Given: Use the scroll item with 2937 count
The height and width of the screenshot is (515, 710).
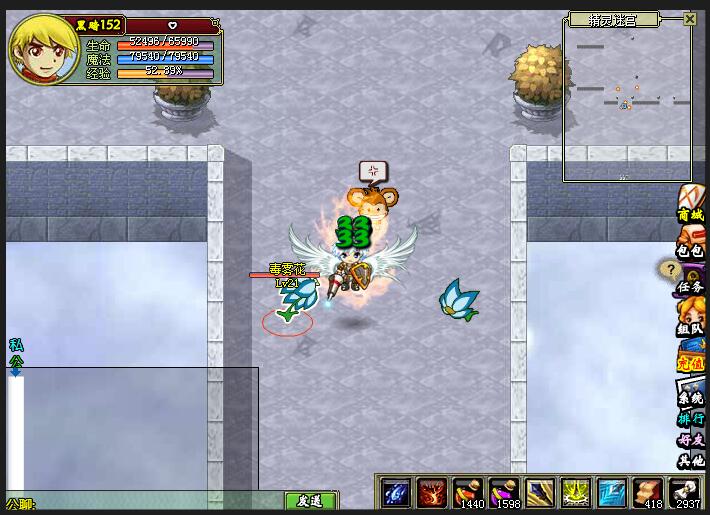Looking at the screenshot, I should click(685, 493).
